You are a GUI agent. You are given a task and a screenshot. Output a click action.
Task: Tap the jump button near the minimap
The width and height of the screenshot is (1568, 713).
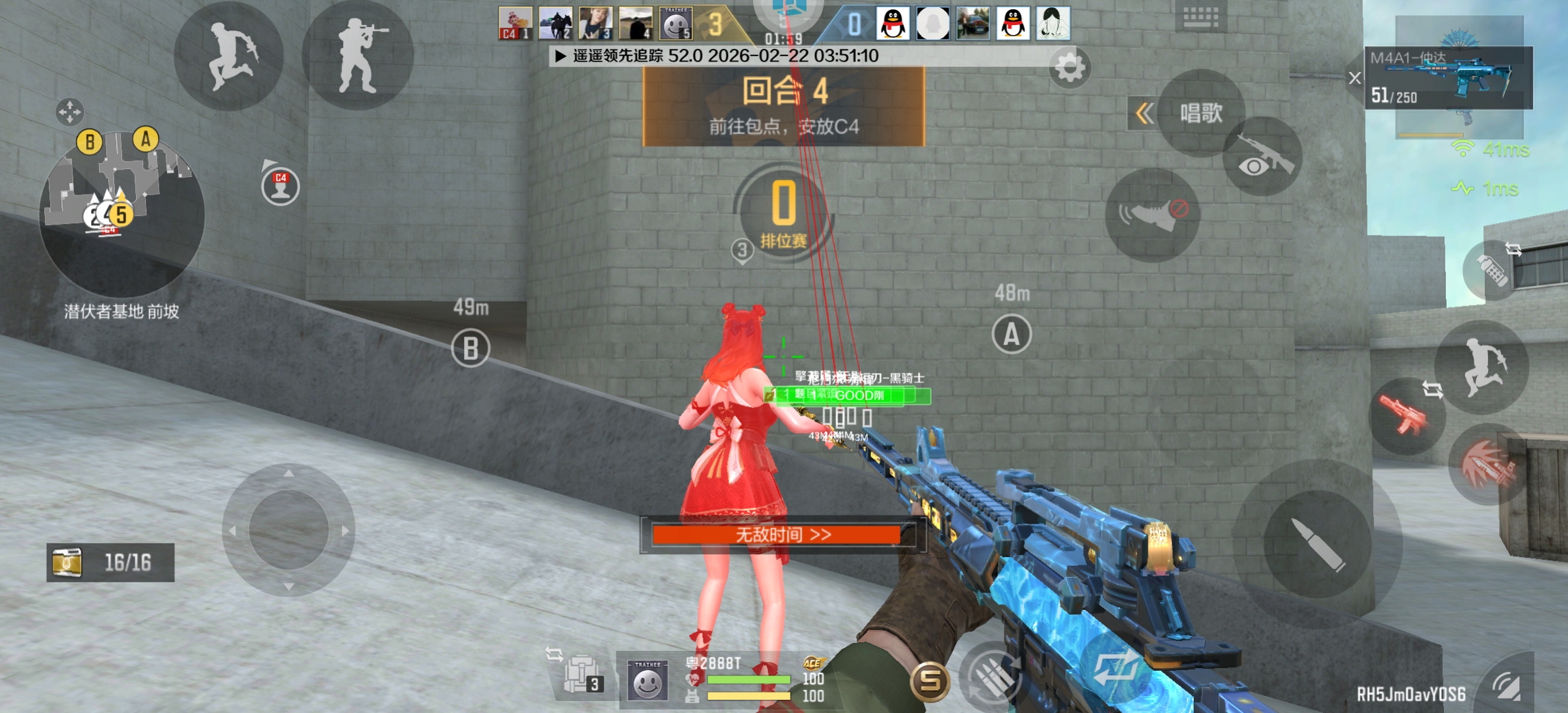click(229, 56)
